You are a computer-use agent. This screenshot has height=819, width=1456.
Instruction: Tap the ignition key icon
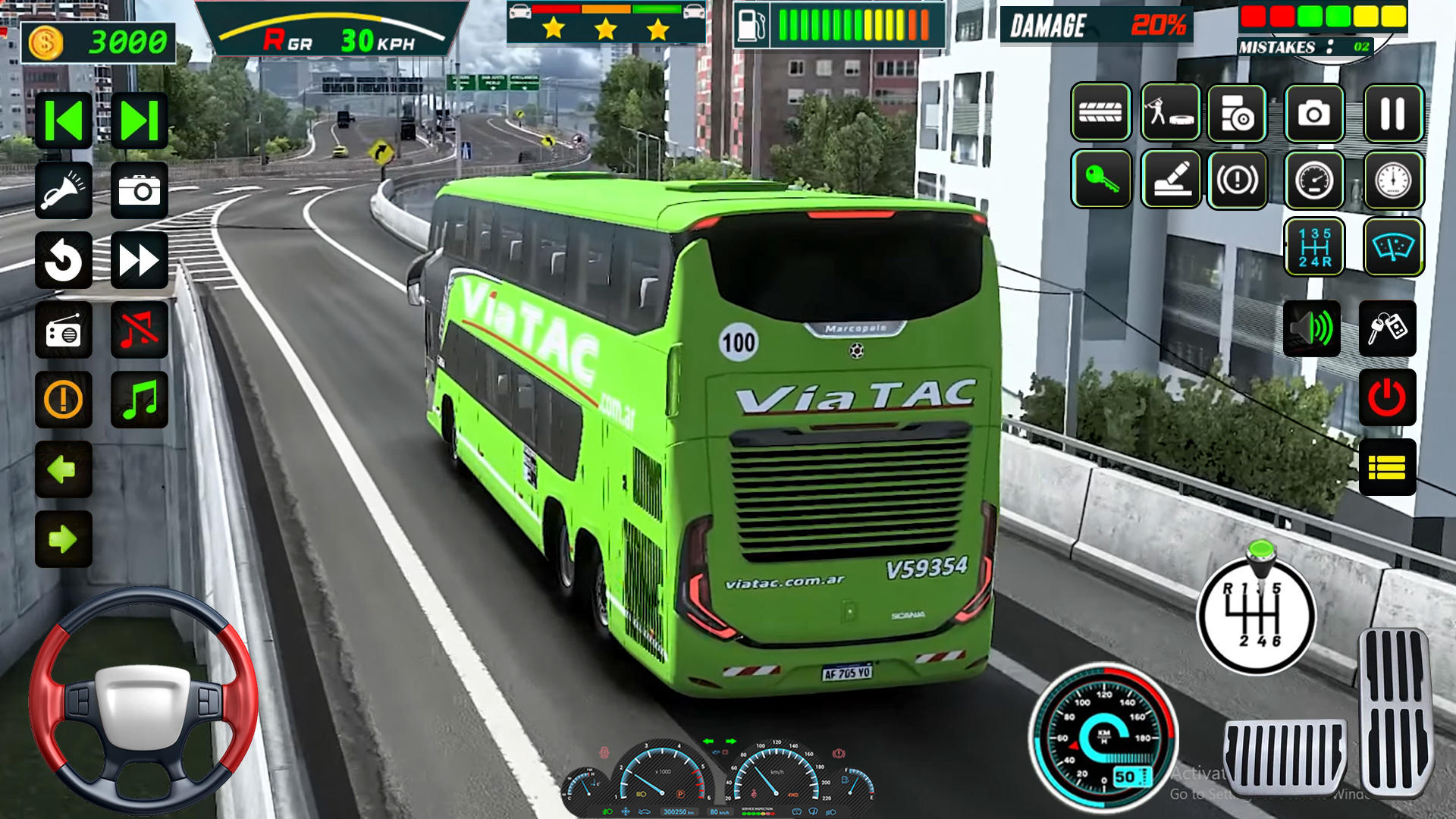(1101, 180)
